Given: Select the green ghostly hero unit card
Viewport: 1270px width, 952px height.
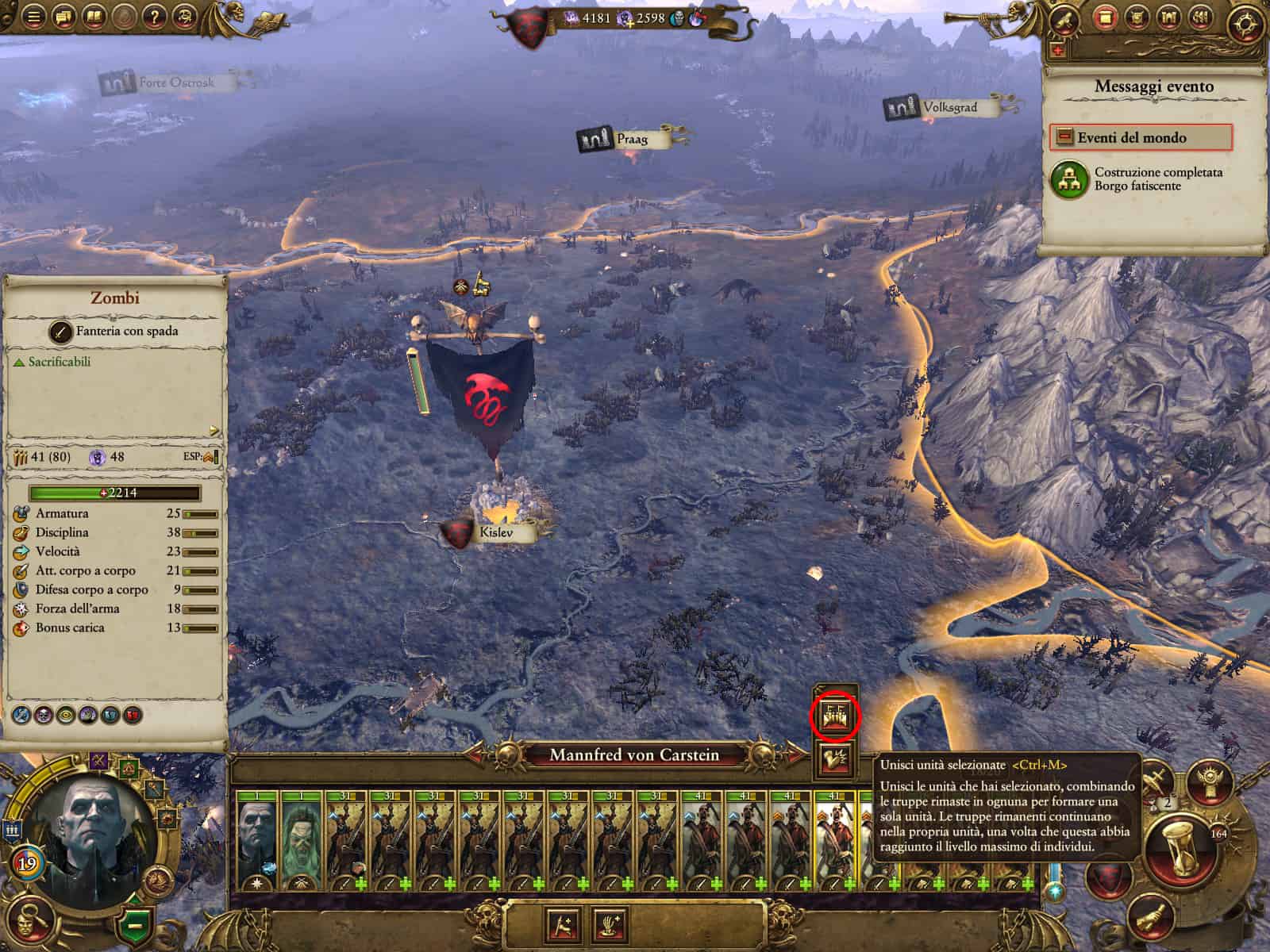Looking at the screenshot, I should tap(301, 841).
